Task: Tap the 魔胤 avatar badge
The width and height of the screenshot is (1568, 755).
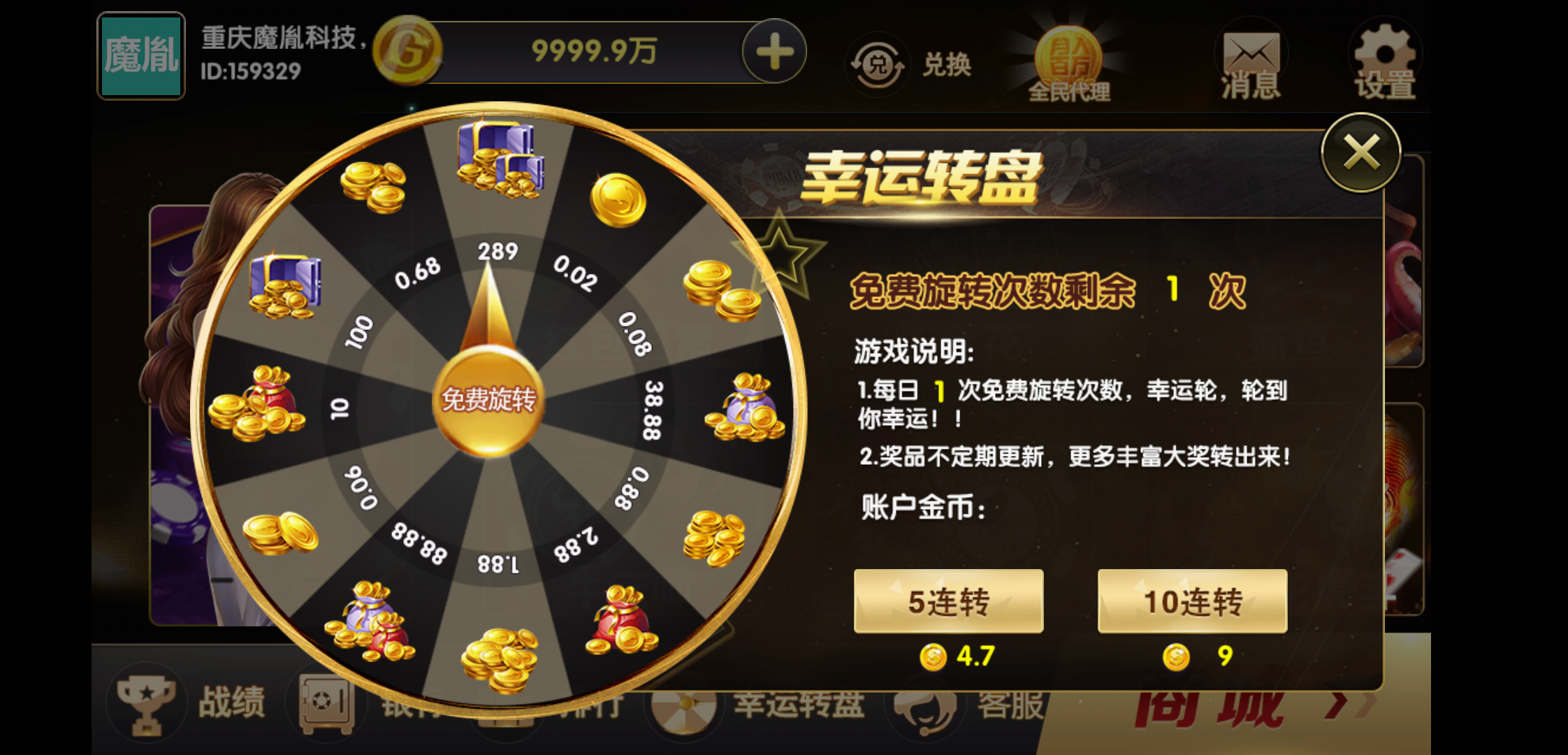Action: point(140,56)
